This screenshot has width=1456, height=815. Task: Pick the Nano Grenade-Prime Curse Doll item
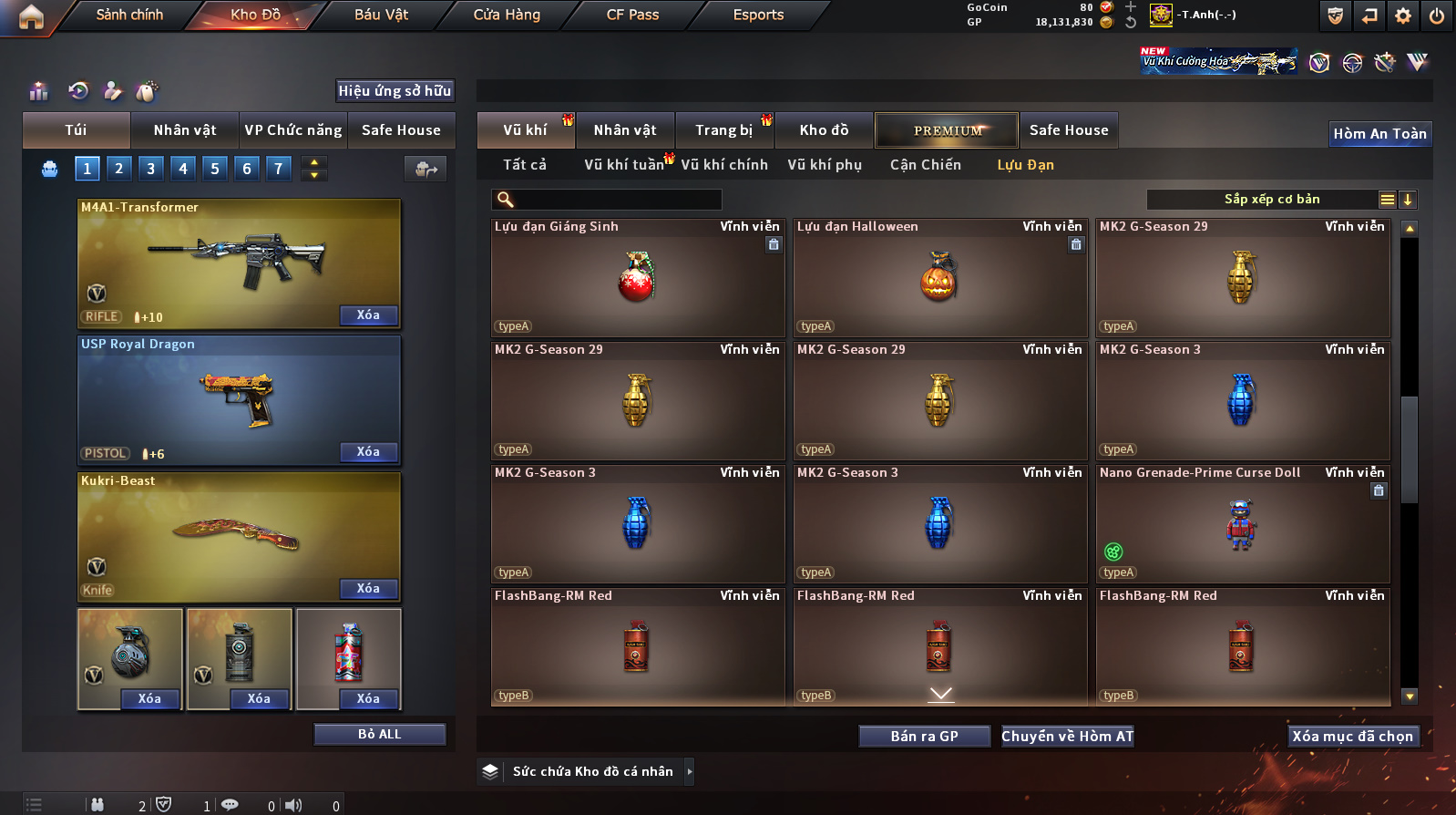(1241, 523)
